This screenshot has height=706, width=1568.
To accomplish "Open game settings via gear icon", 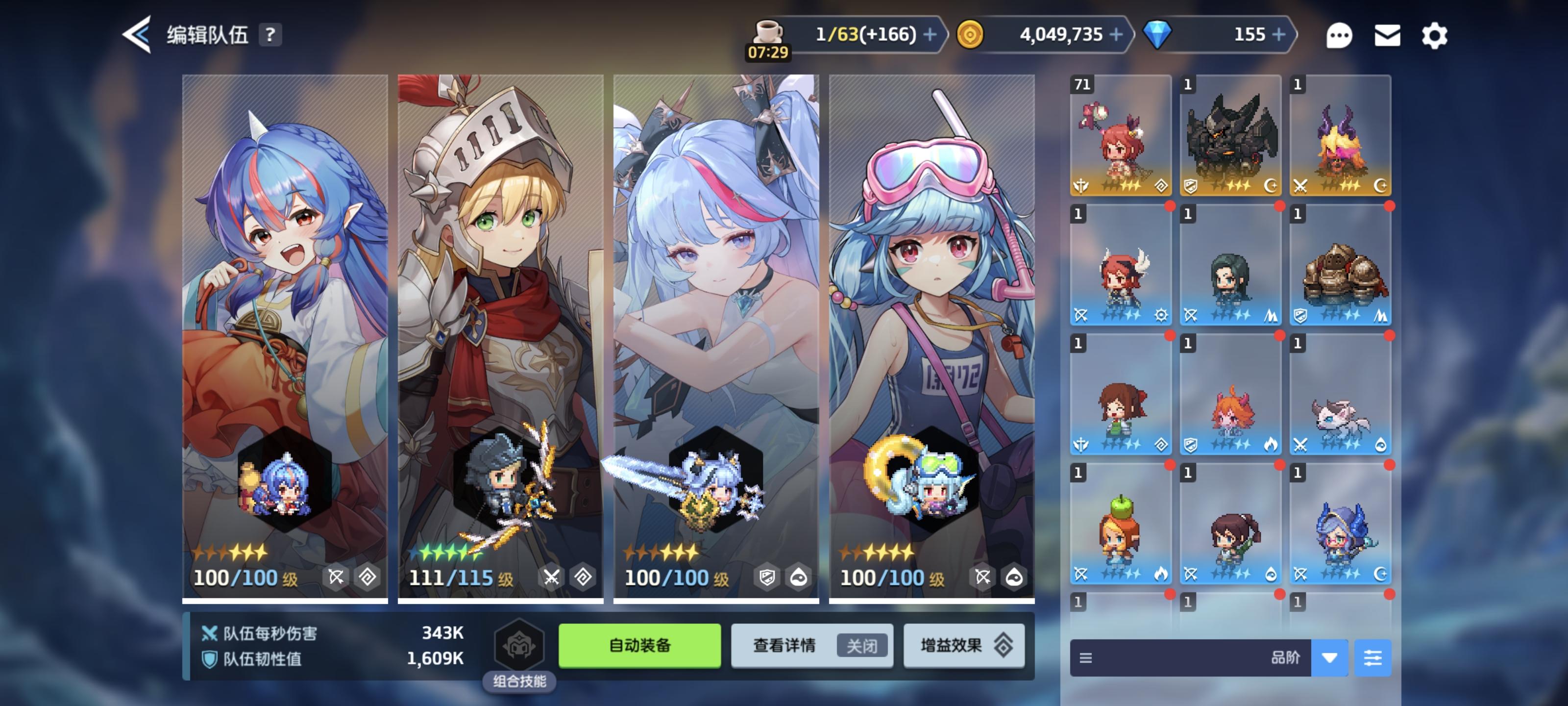I will [1435, 35].
